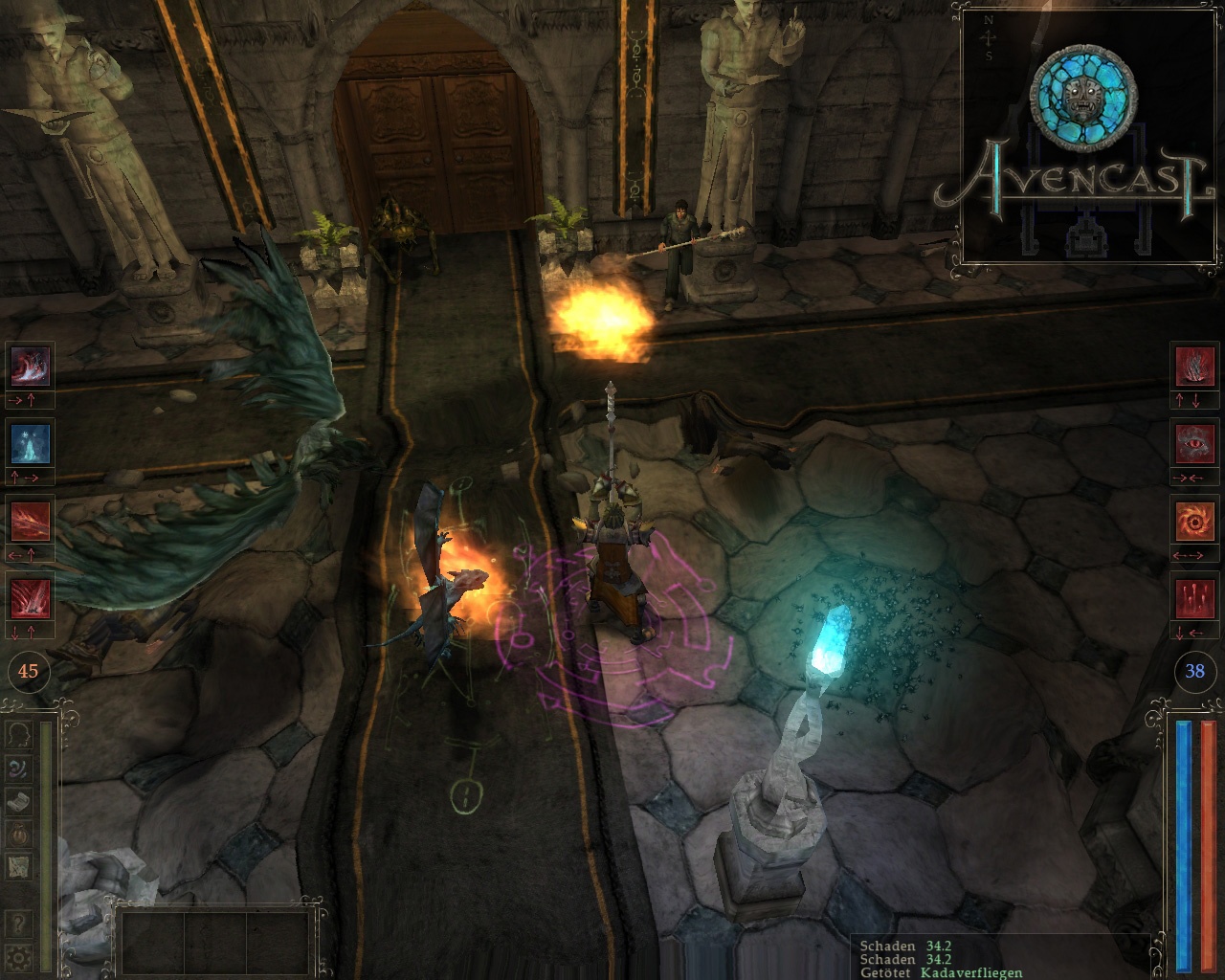This screenshot has width=1225, height=980.
Task: Open the inventory potion flask icon
Action: click(x=18, y=835)
